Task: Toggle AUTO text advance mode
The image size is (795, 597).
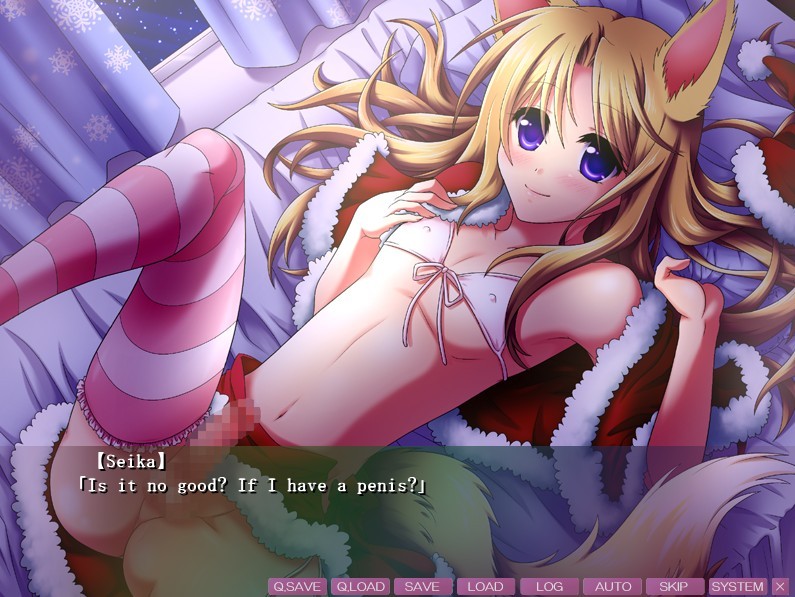Action: [x=612, y=587]
